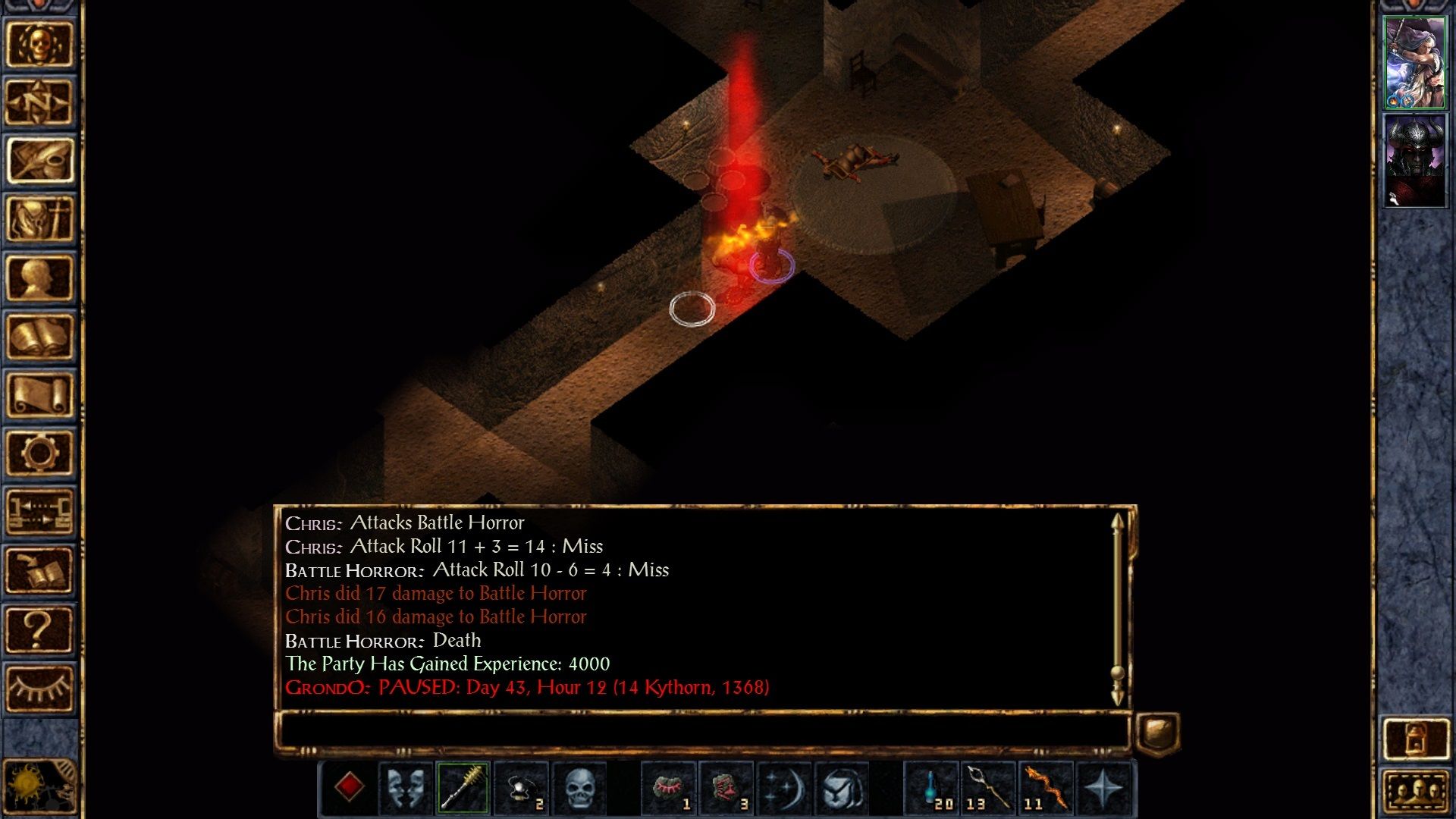Click the Rest moon-and-stars button
This screenshot has height=819, width=1456.
click(x=786, y=790)
